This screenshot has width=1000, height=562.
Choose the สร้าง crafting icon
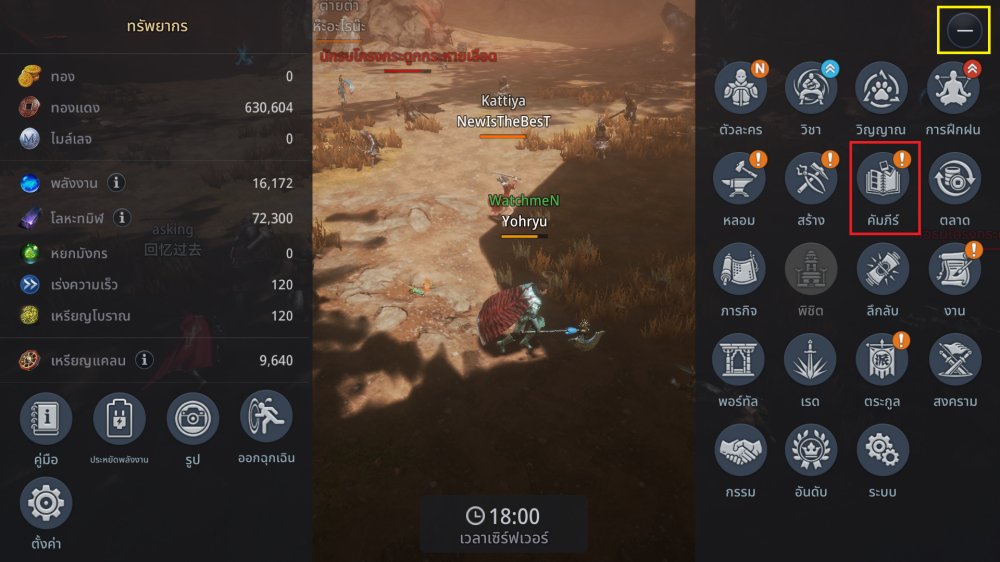point(811,179)
